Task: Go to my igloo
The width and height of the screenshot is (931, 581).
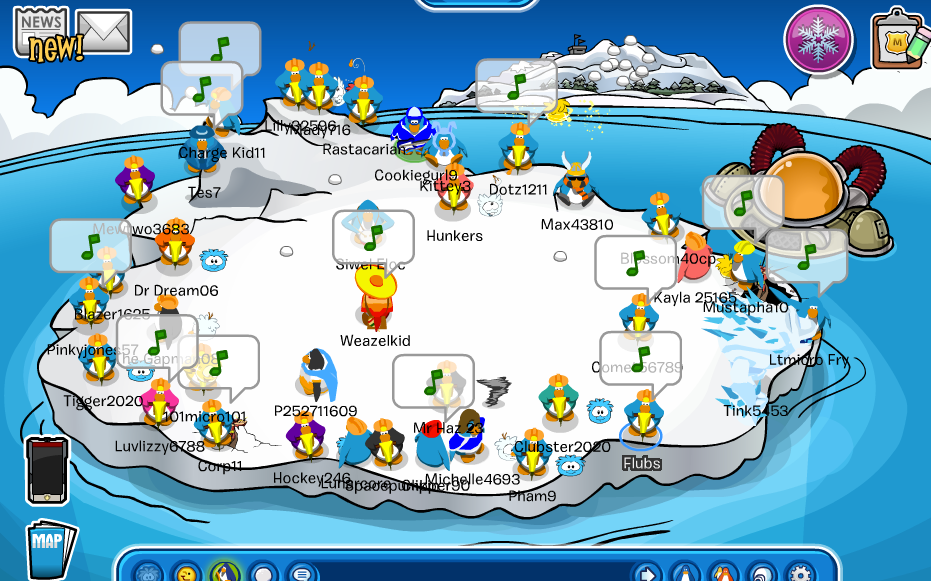Action: [x=761, y=574]
